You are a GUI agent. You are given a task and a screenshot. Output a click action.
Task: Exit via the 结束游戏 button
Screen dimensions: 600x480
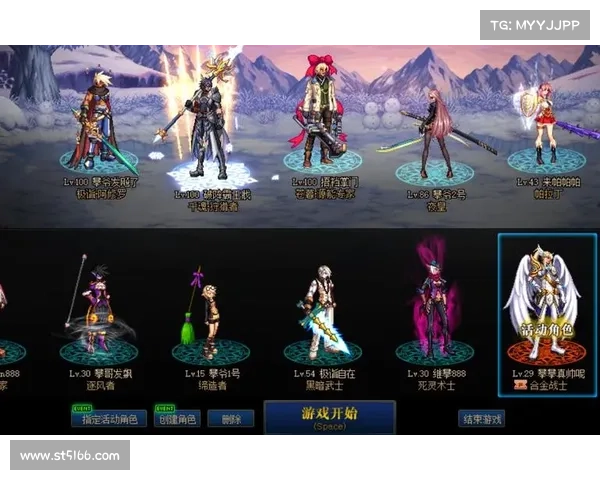(481, 419)
